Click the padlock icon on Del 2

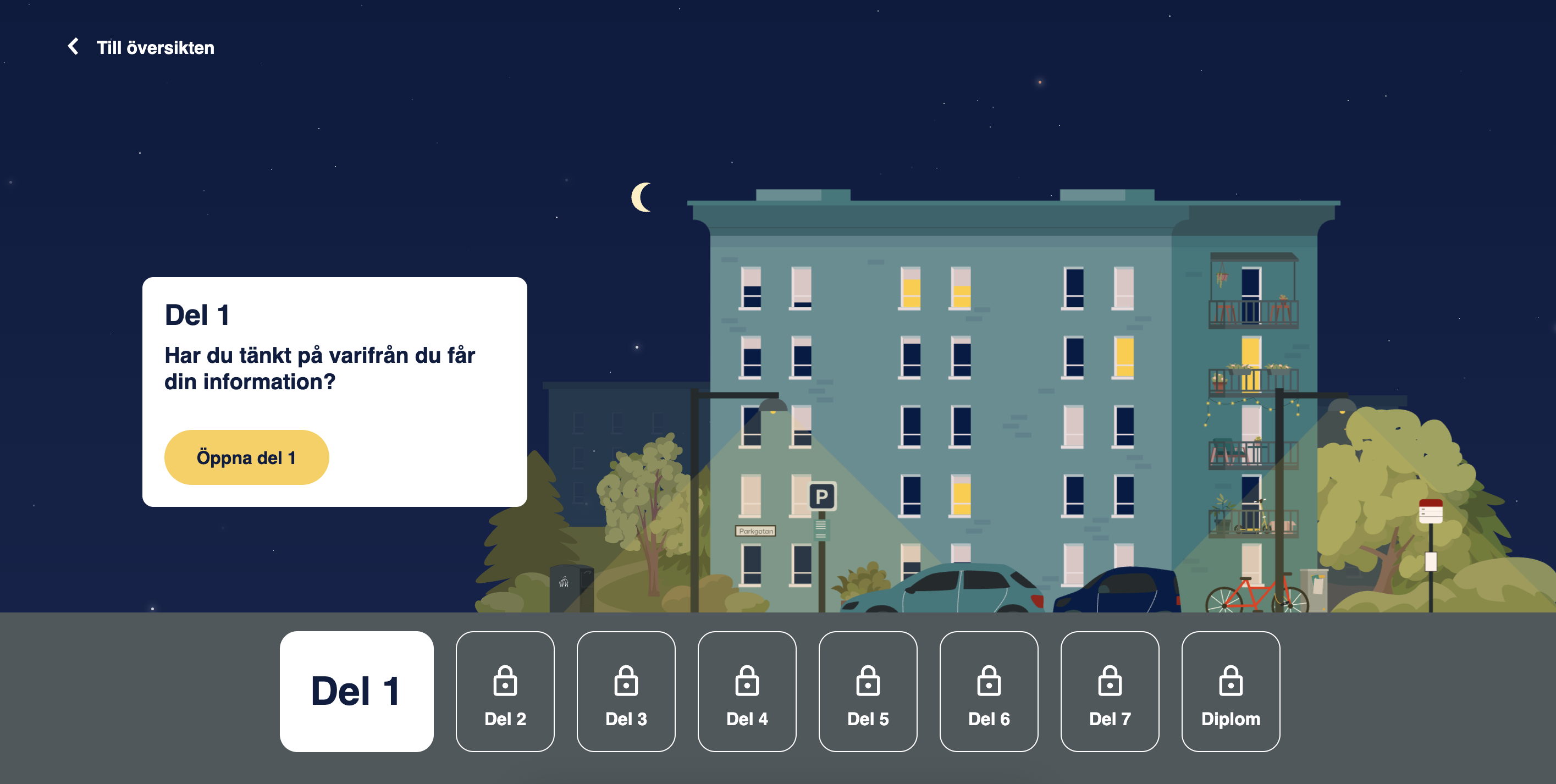tap(505, 680)
